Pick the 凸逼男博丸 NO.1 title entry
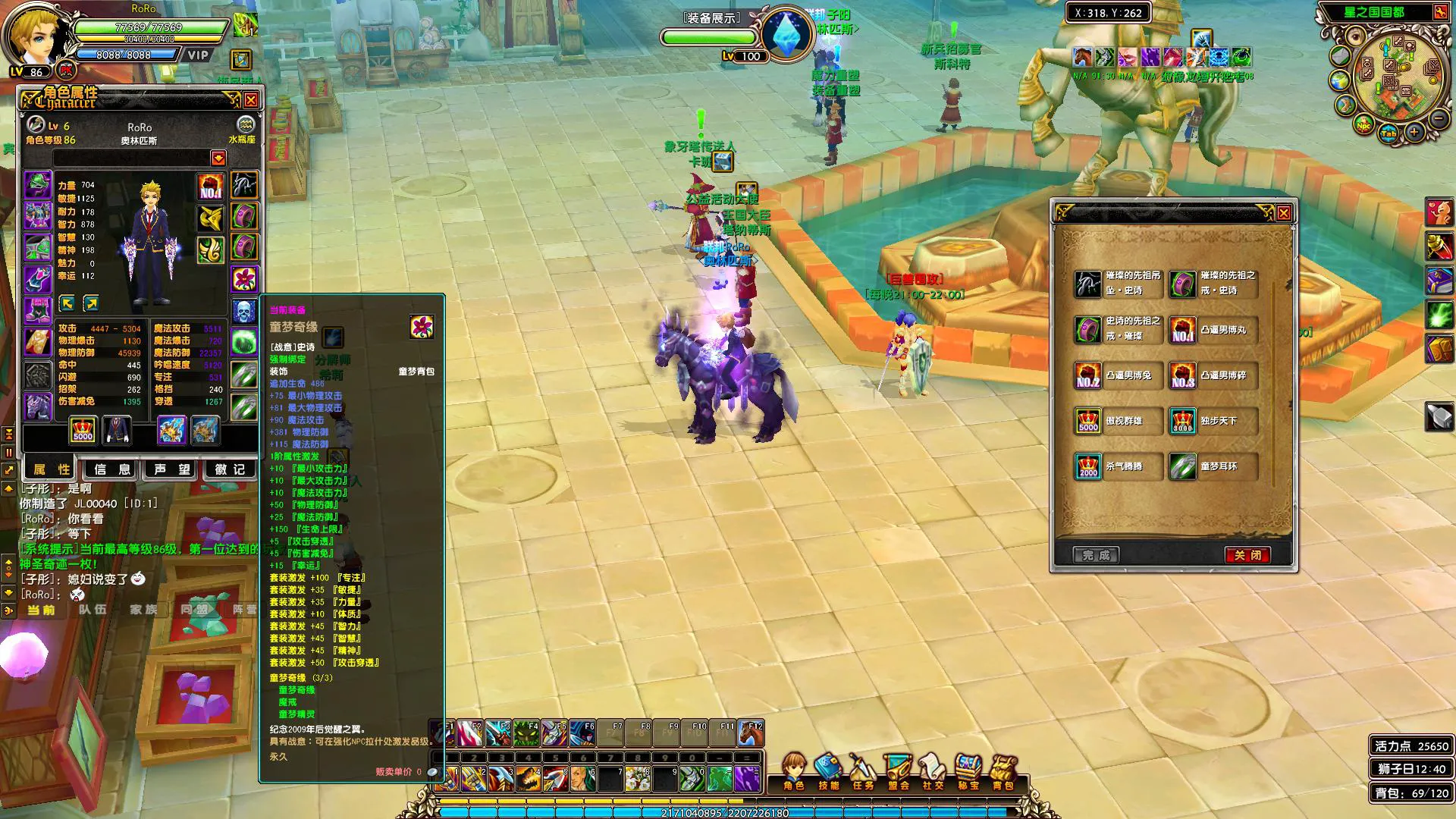 pos(1212,330)
